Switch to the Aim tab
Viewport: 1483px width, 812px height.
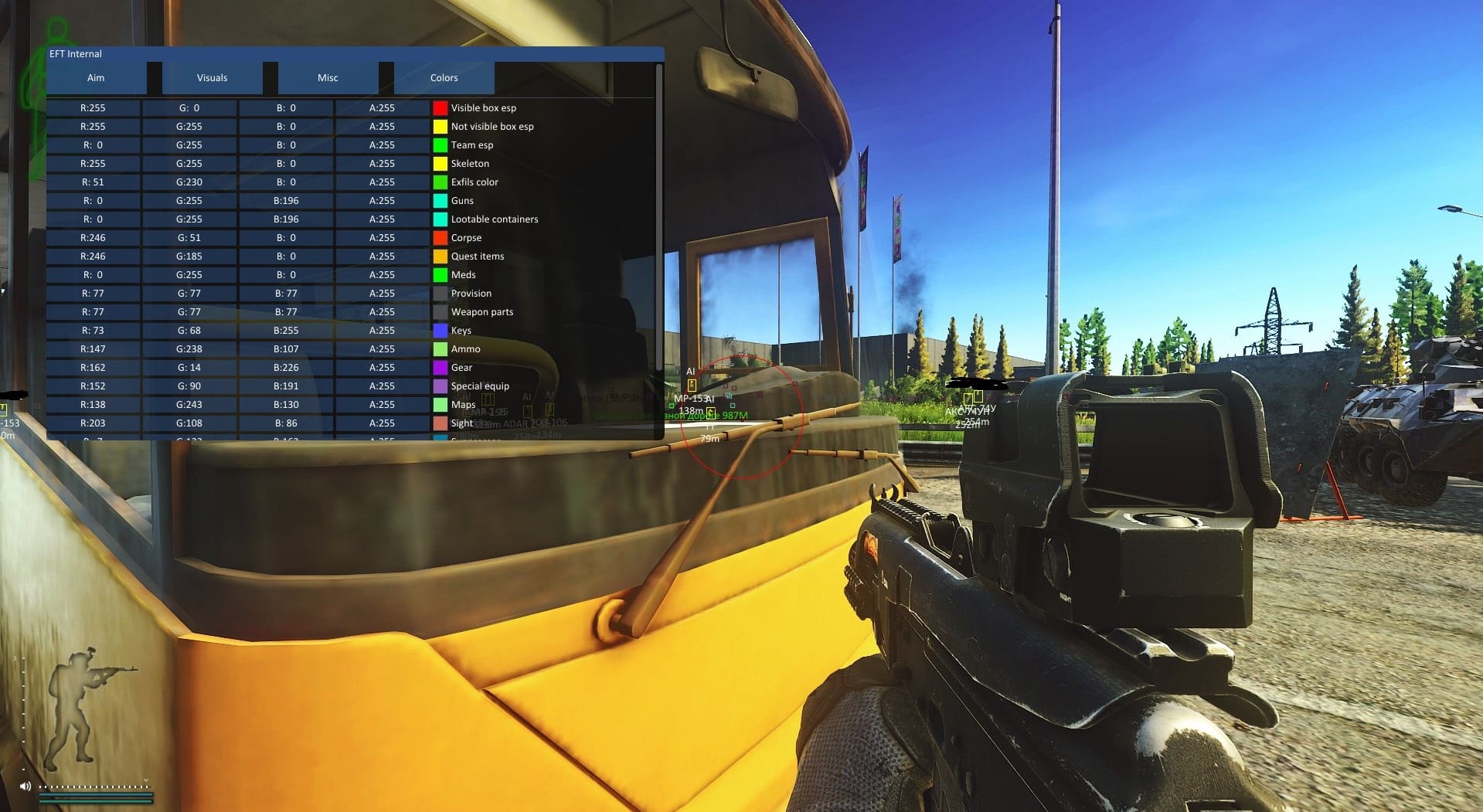click(96, 78)
